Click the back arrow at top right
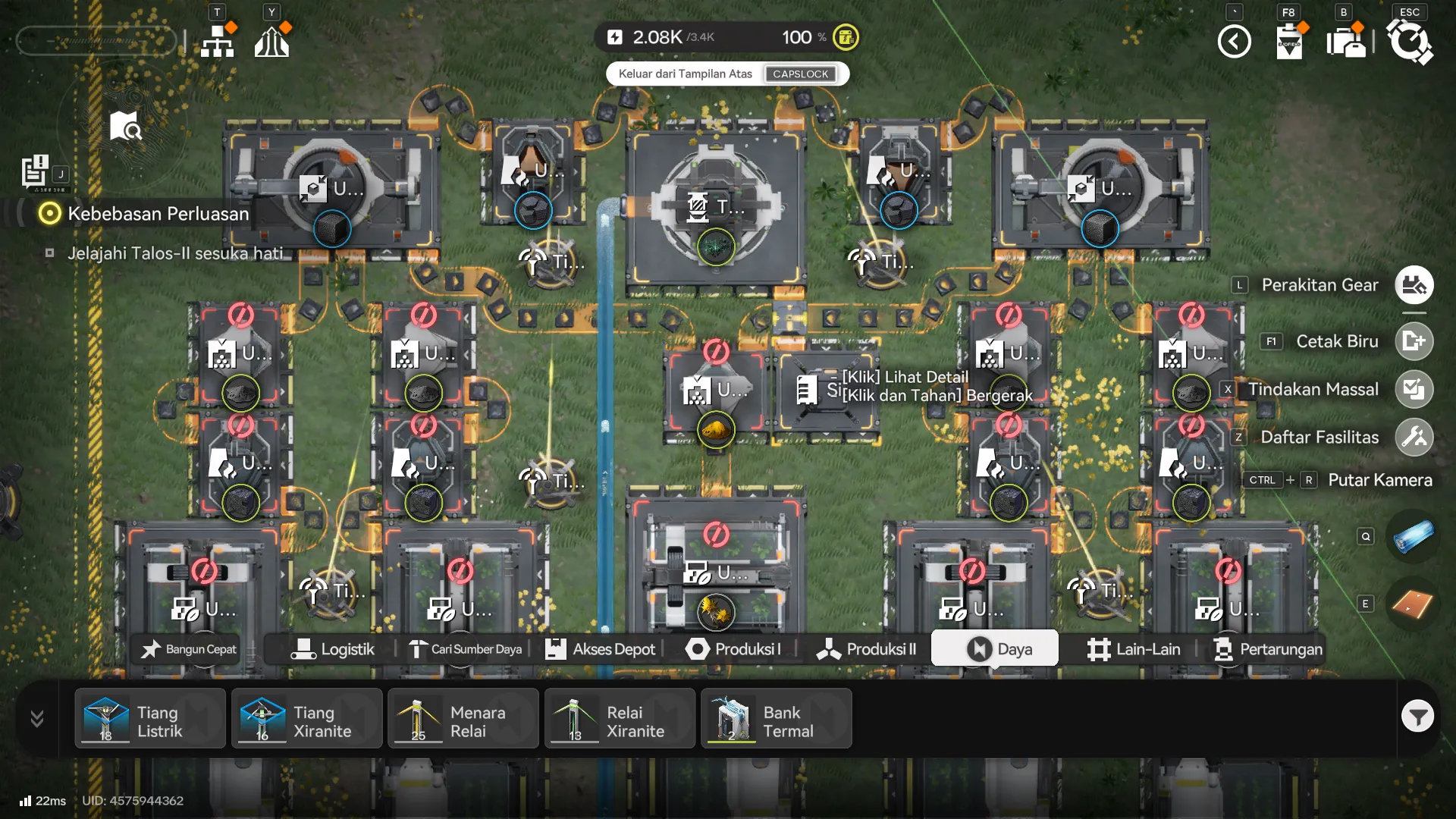This screenshot has height=819, width=1456. pyautogui.click(x=1235, y=42)
